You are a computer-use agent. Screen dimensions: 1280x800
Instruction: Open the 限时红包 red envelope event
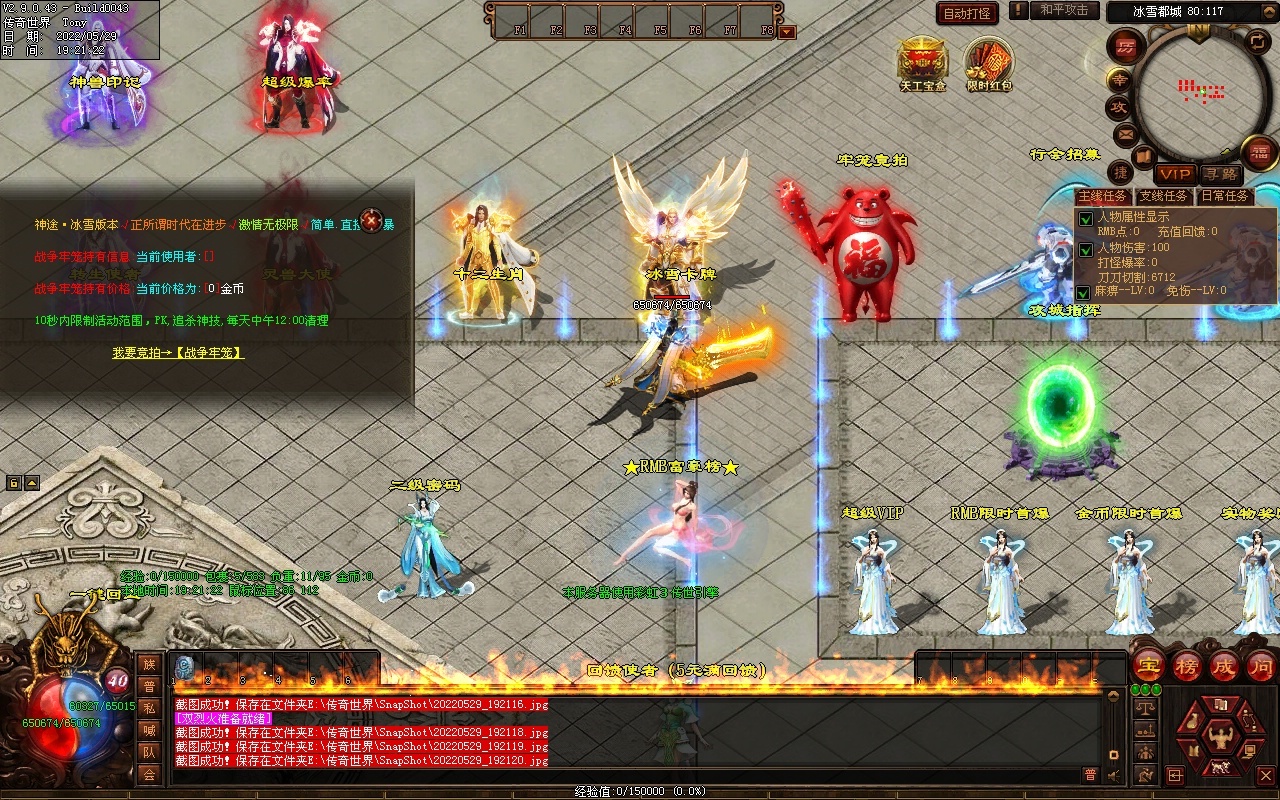coord(989,62)
